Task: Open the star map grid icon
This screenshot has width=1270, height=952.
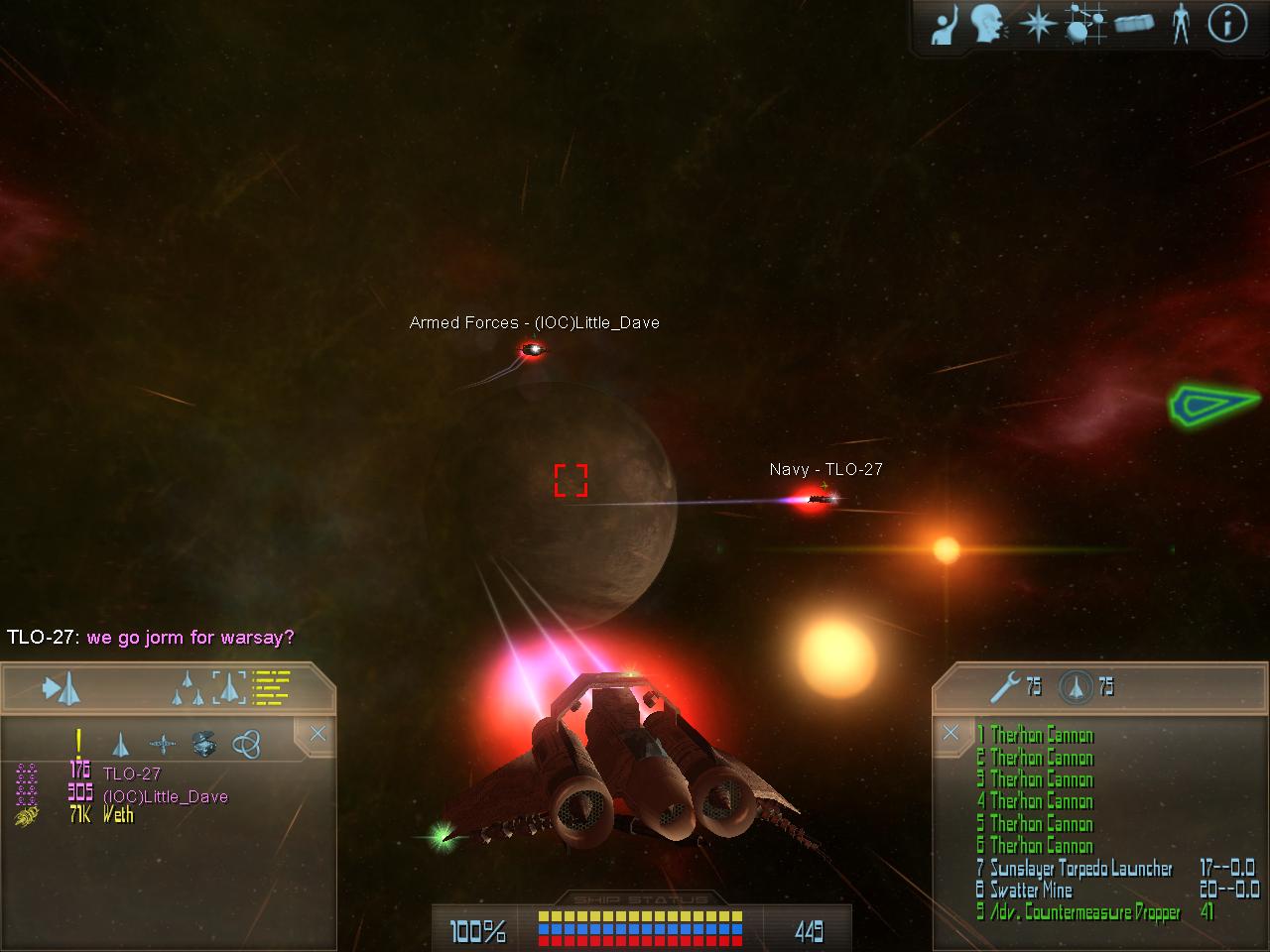Action: point(1085,23)
